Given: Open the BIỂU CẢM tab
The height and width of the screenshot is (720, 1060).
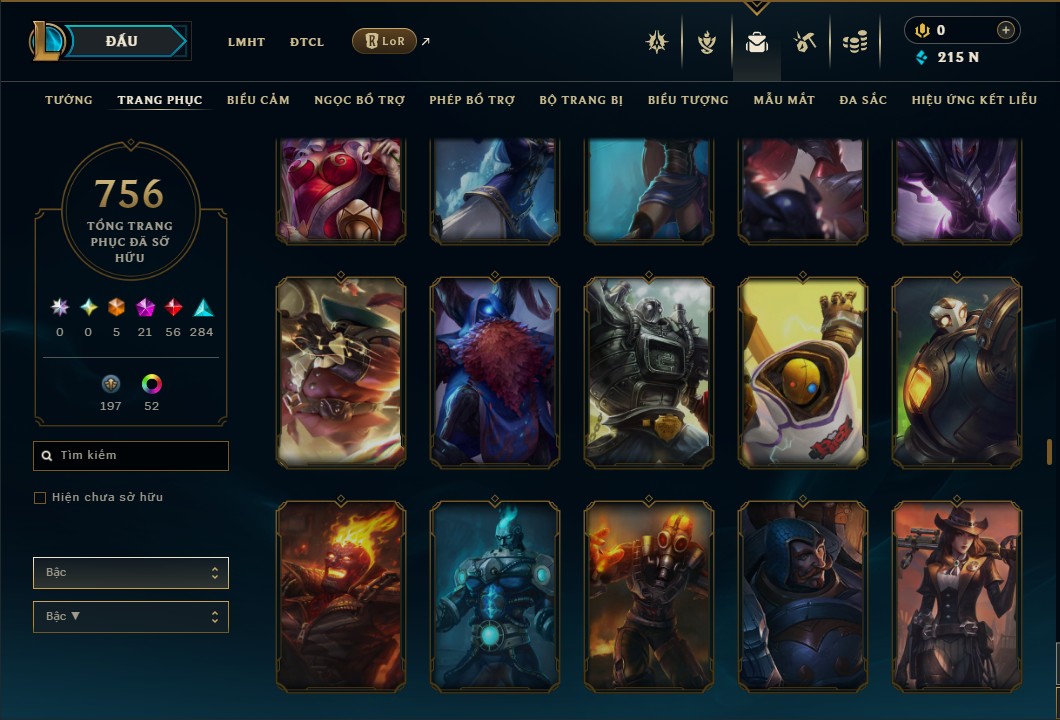Looking at the screenshot, I should 258,100.
